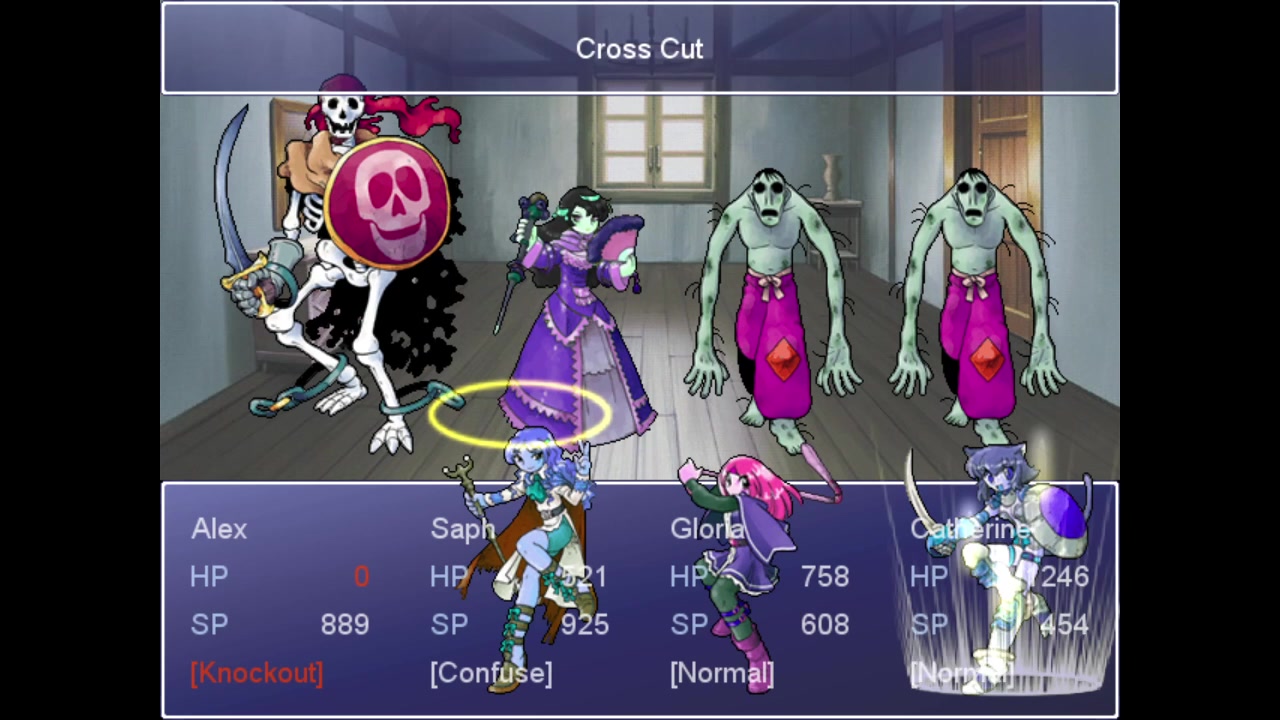Screen dimensions: 1280x720
Task: Select Catherine's party status panel
Action: 1000,600
